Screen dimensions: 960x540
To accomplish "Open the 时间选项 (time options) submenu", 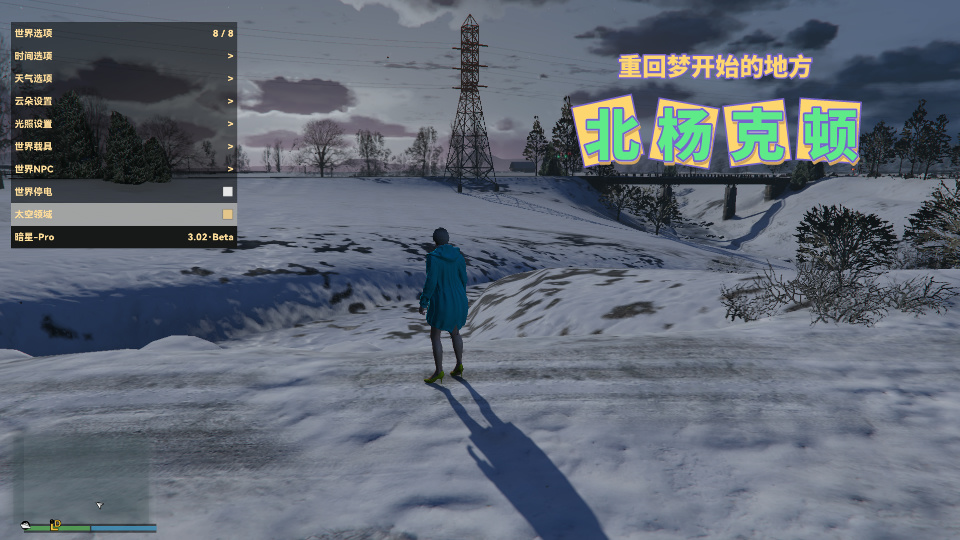I will (x=124, y=56).
